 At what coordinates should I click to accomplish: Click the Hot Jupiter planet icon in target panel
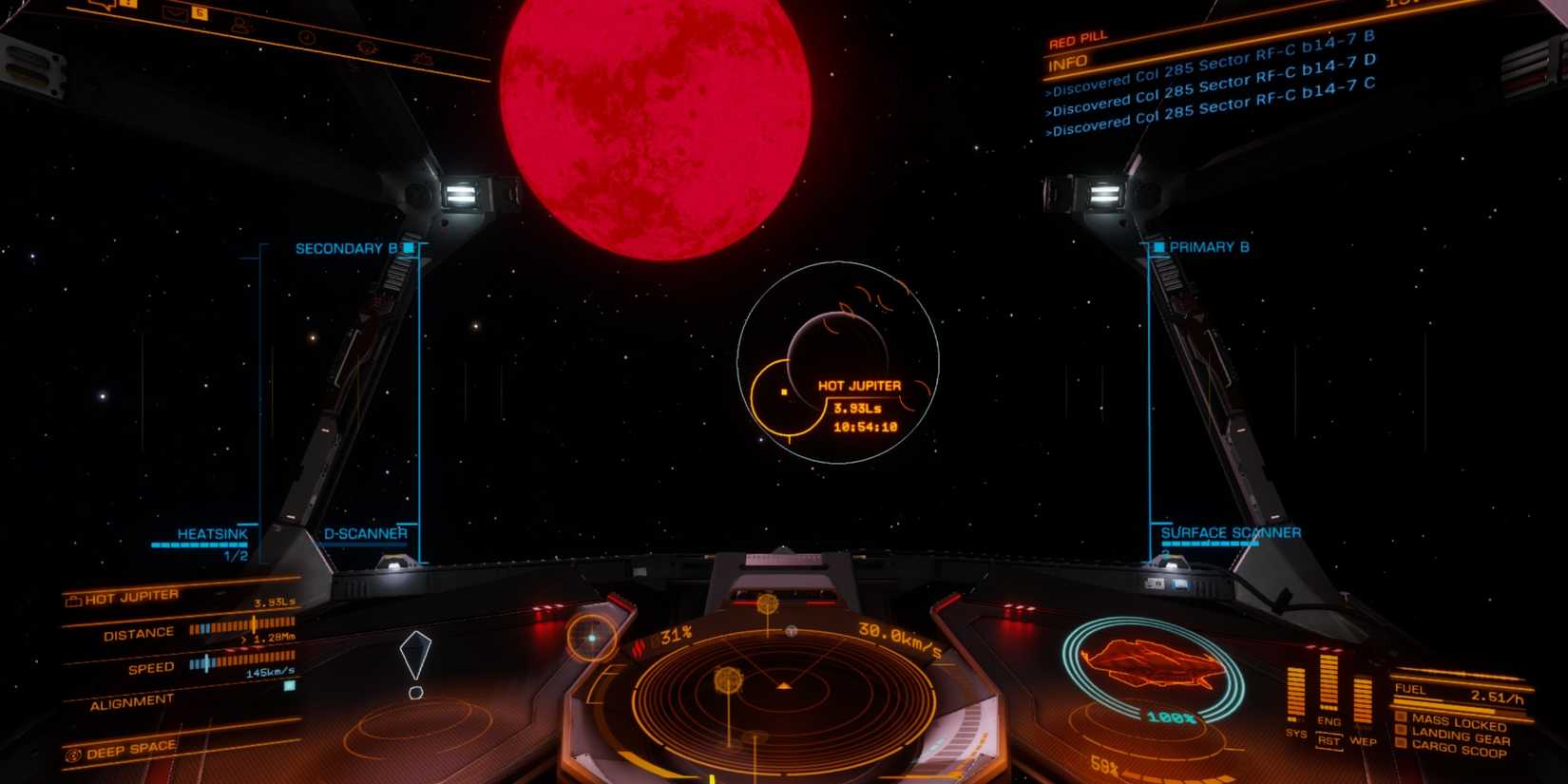(73, 599)
